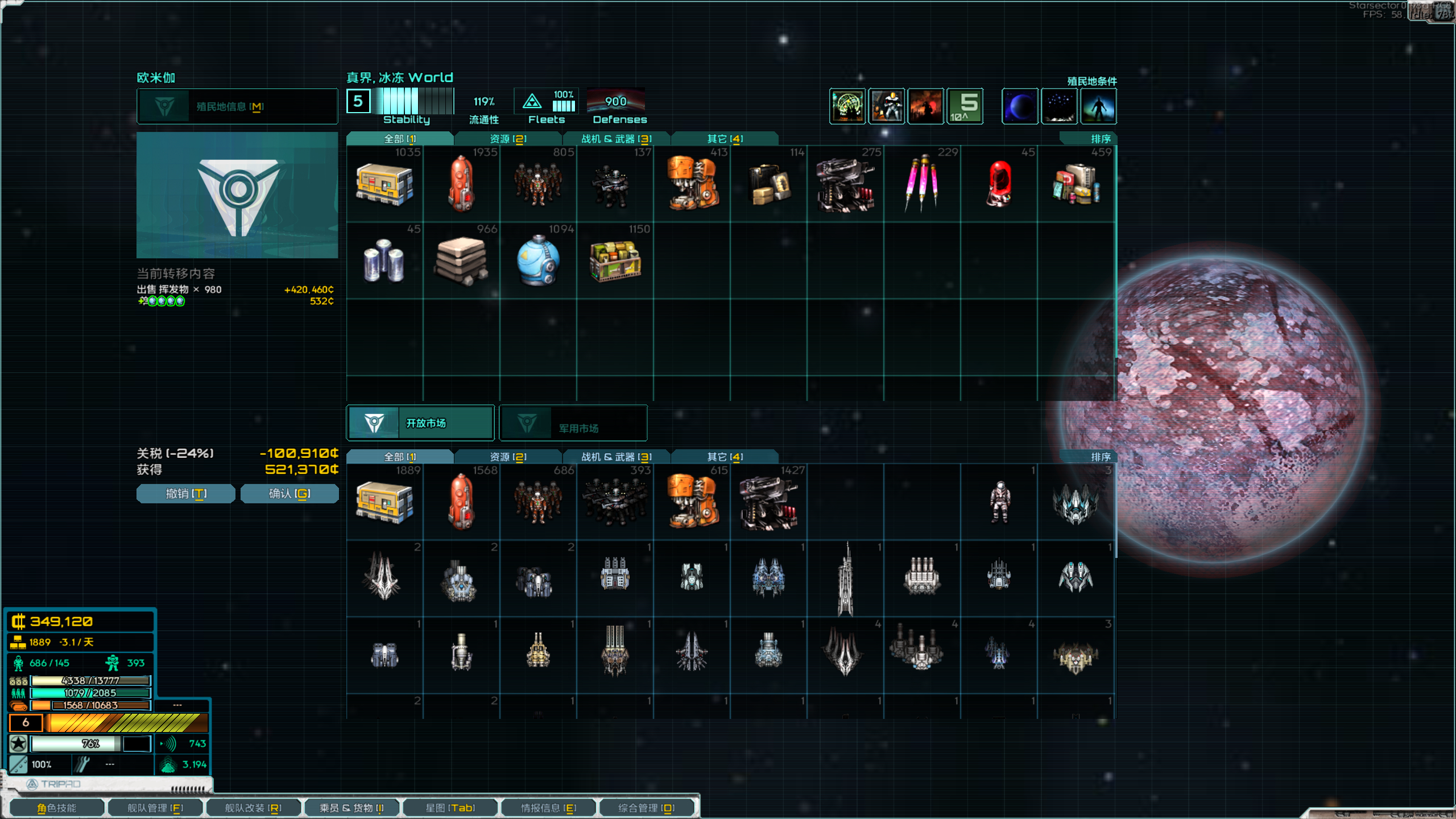The width and height of the screenshot is (1456, 819).
Task: Choose the green food crate stack
Action: (615, 262)
